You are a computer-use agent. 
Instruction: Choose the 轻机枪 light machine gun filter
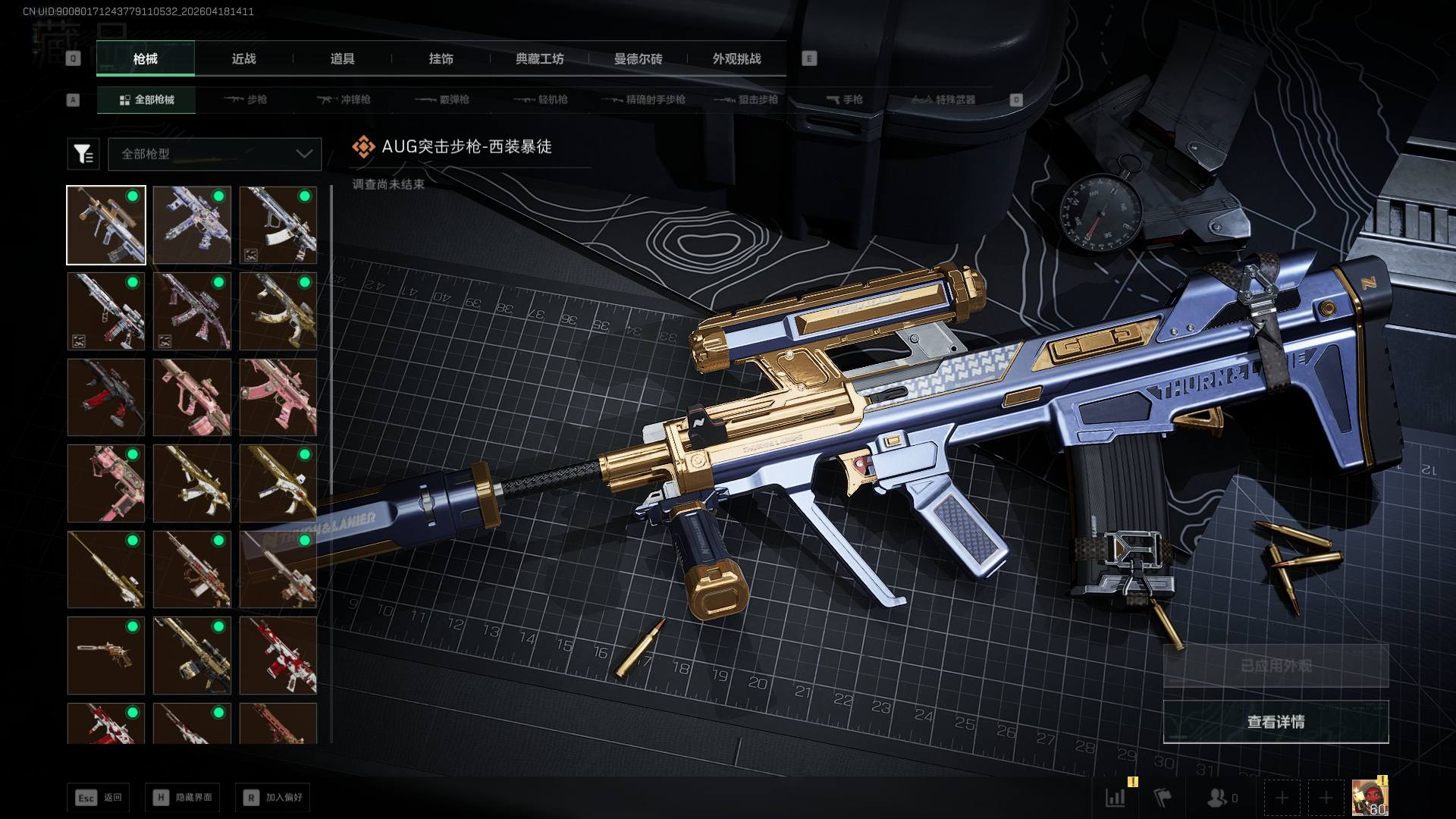541,99
